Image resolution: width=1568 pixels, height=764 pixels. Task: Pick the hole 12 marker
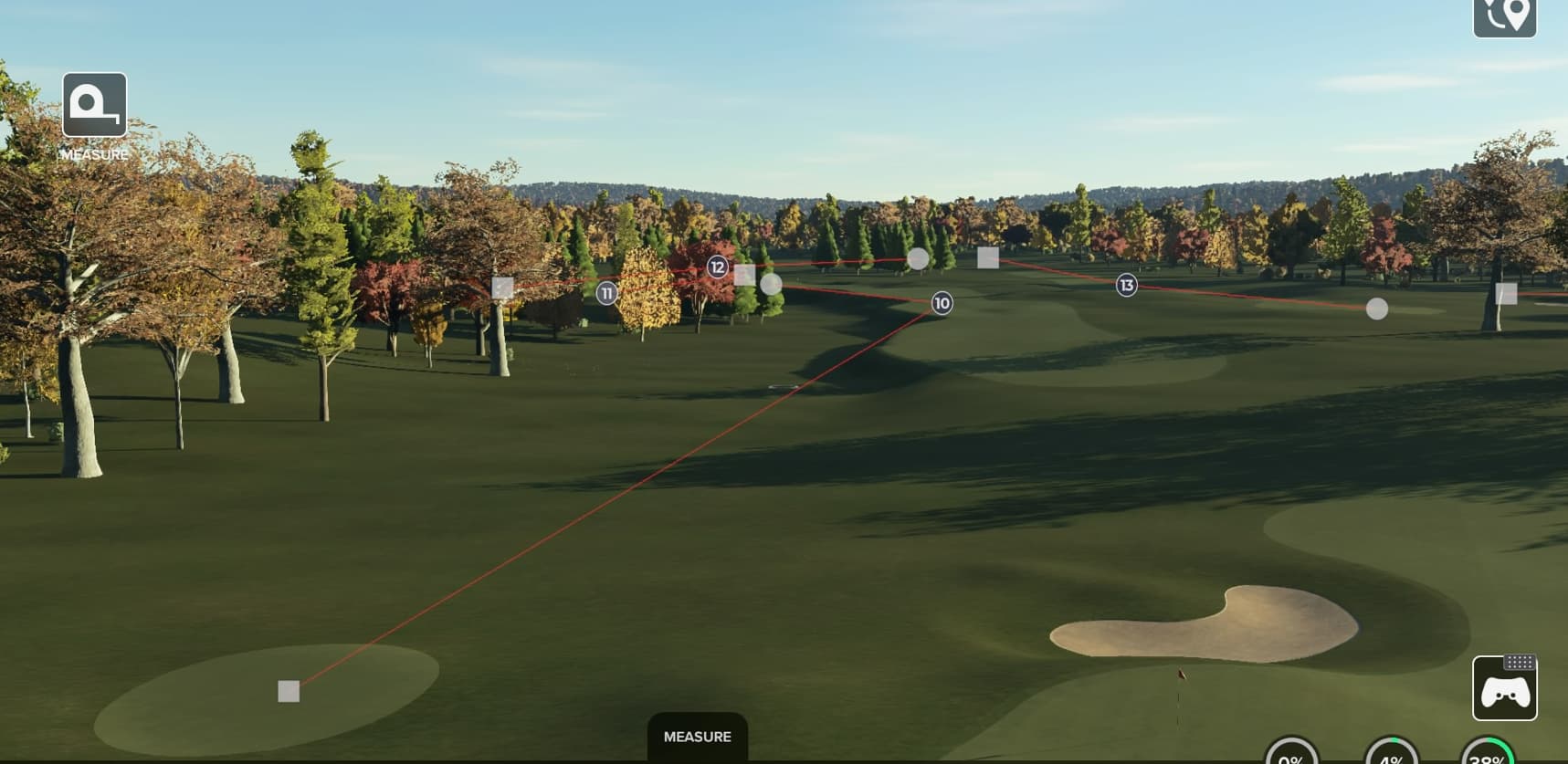[x=718, y=267]
